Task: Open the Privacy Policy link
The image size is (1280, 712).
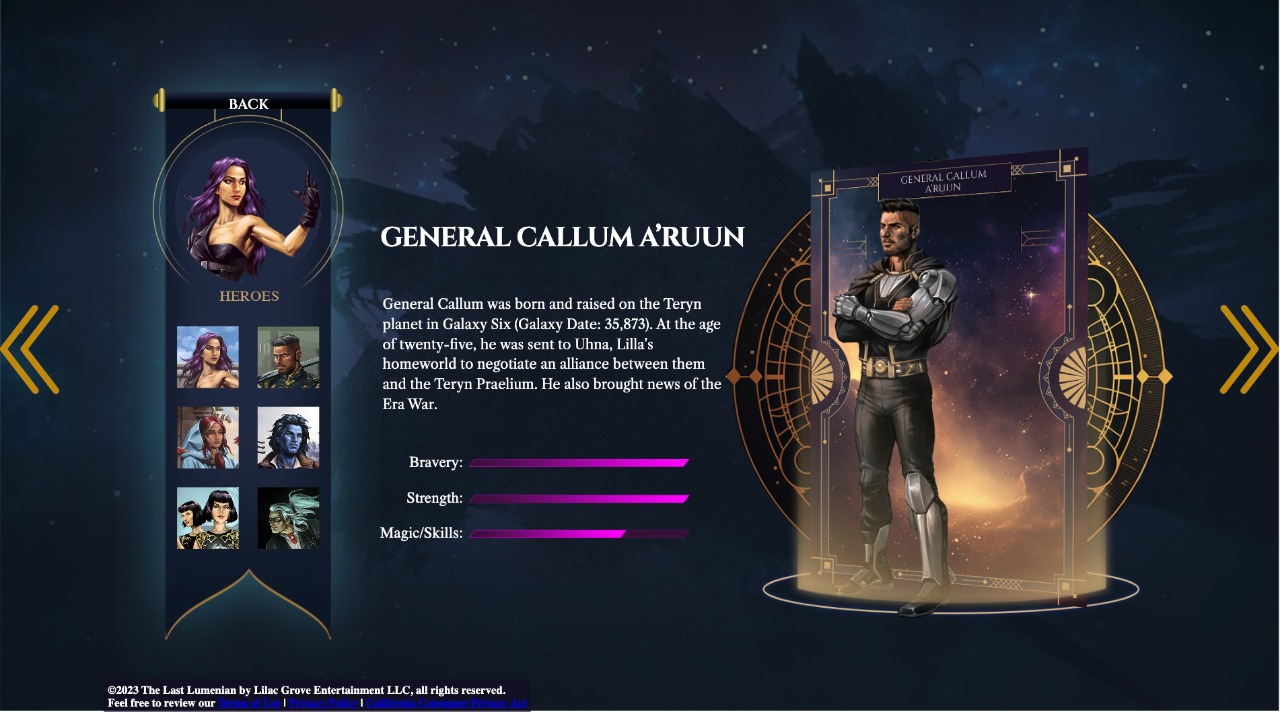Action: [322, 704]
